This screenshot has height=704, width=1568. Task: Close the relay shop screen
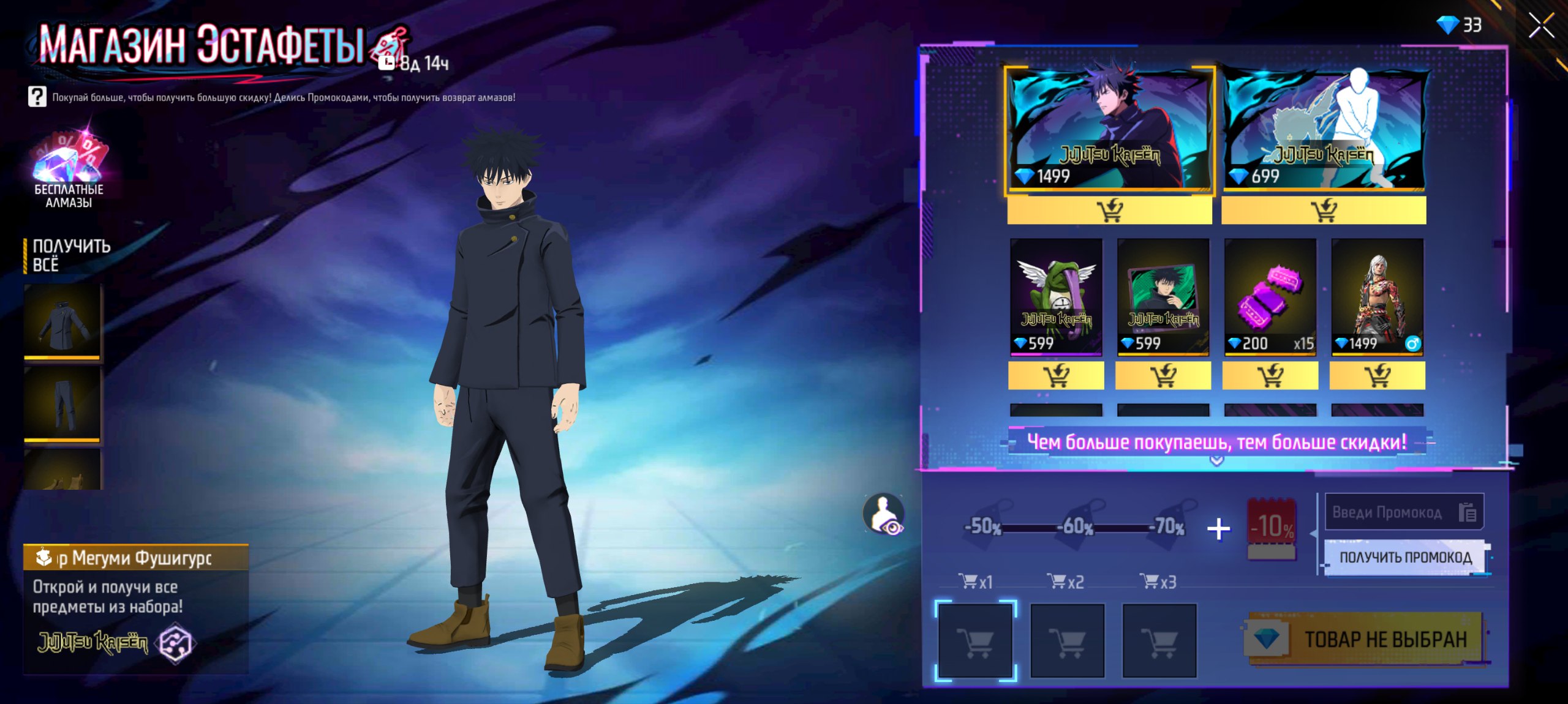click(x=1540, y=26)
